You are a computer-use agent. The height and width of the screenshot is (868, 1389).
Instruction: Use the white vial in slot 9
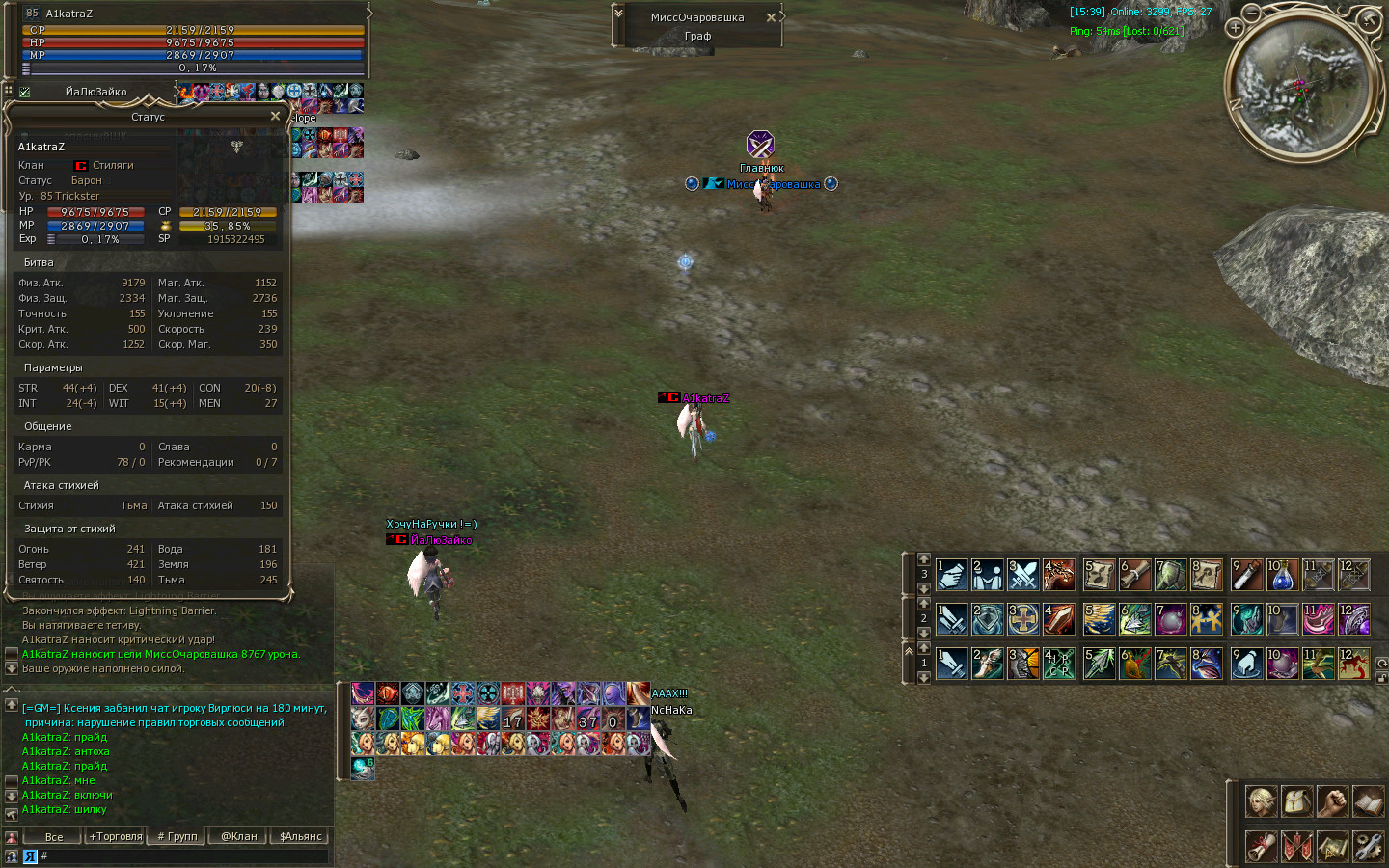[x=1246, y=575]
